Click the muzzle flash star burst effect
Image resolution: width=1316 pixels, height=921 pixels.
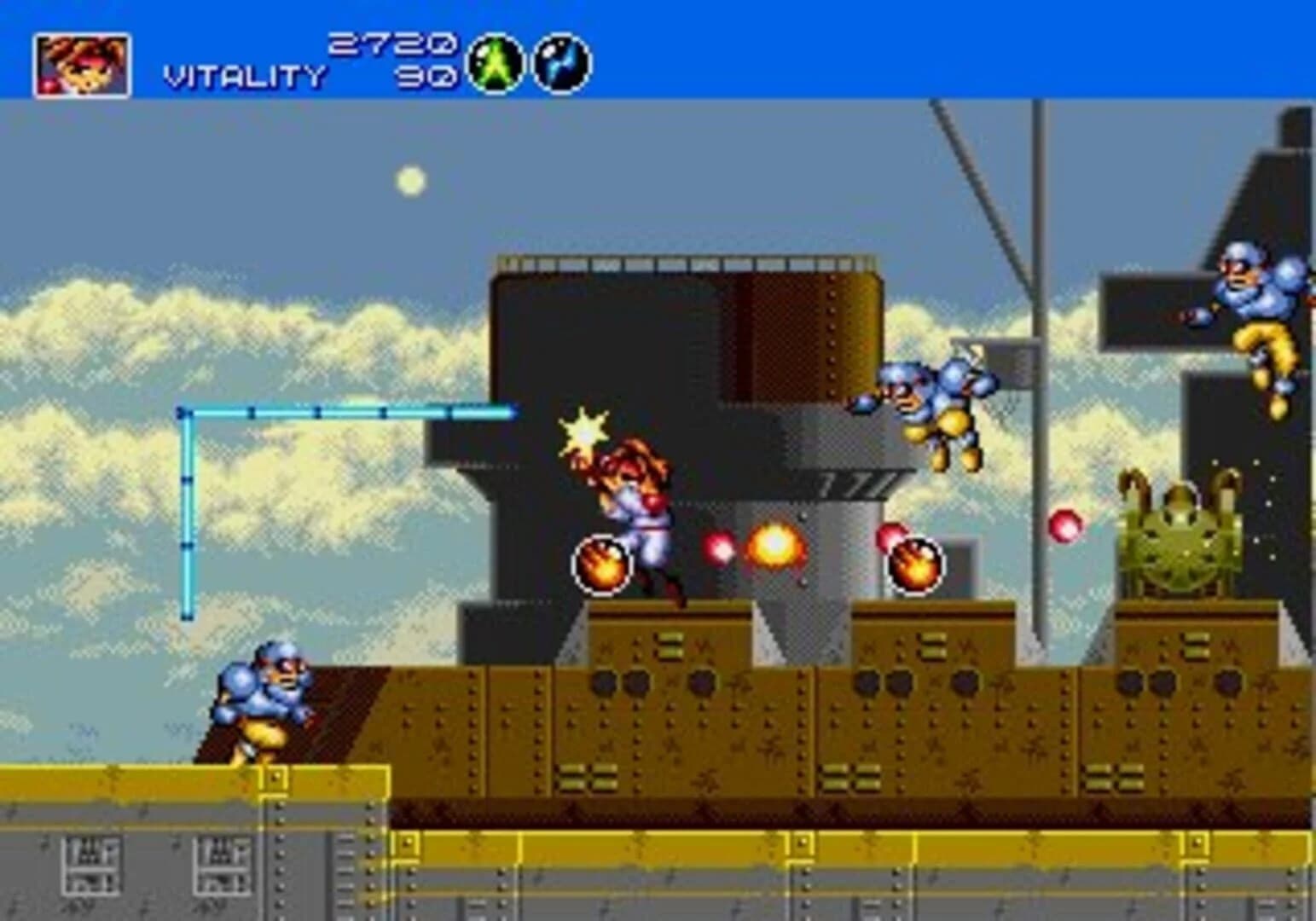click(583, 435)
